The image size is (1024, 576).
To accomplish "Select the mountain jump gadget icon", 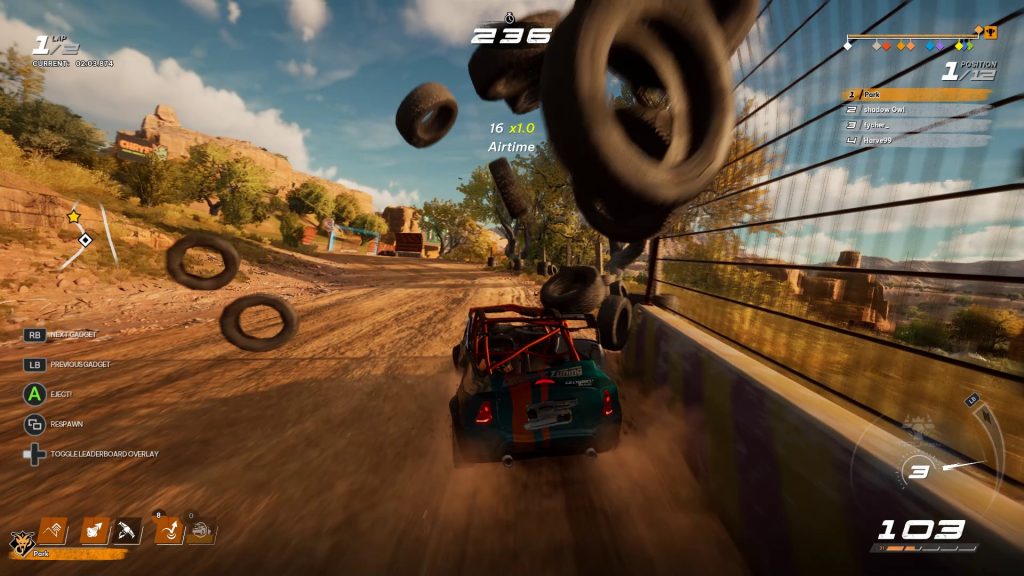I will 52,530.
